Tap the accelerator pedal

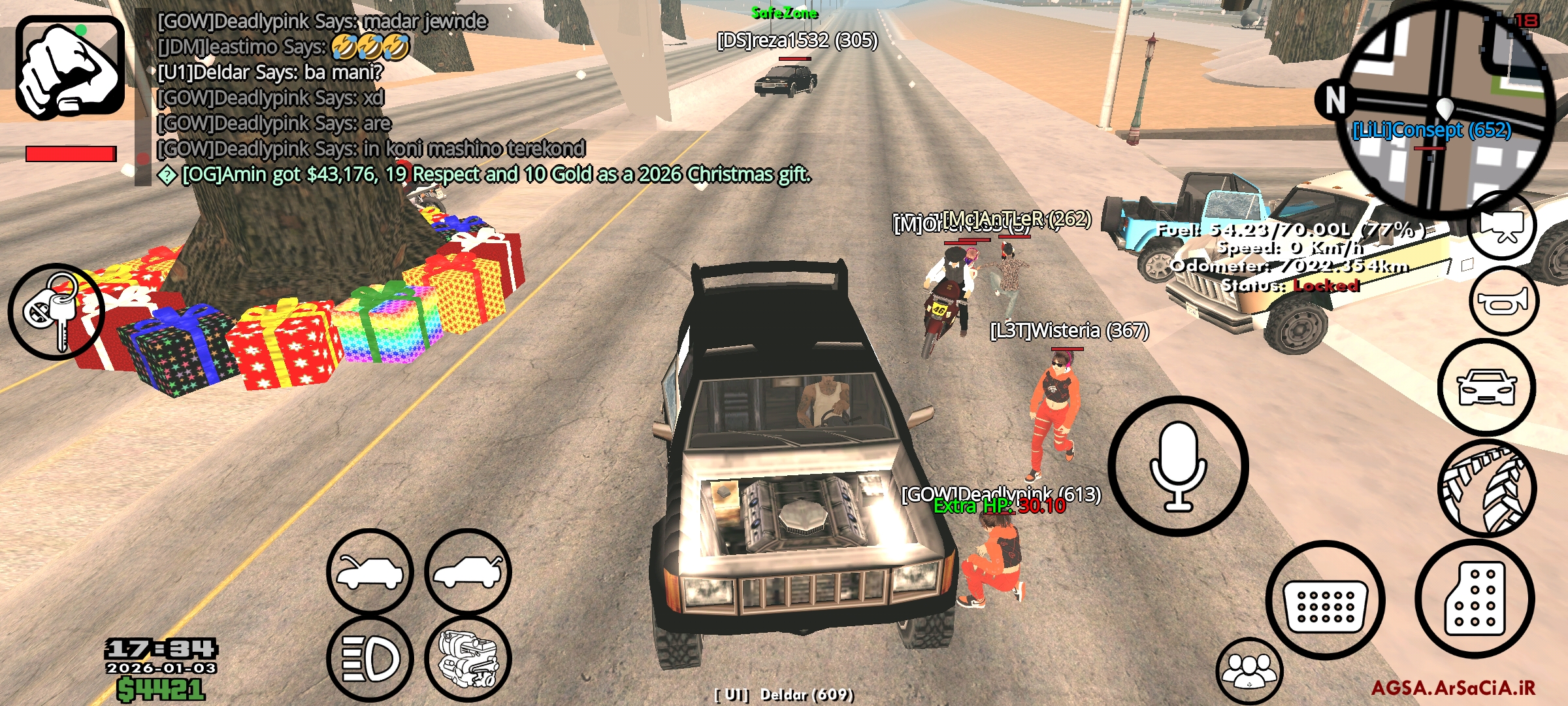pyautogui.click(x=1475, y=599)
